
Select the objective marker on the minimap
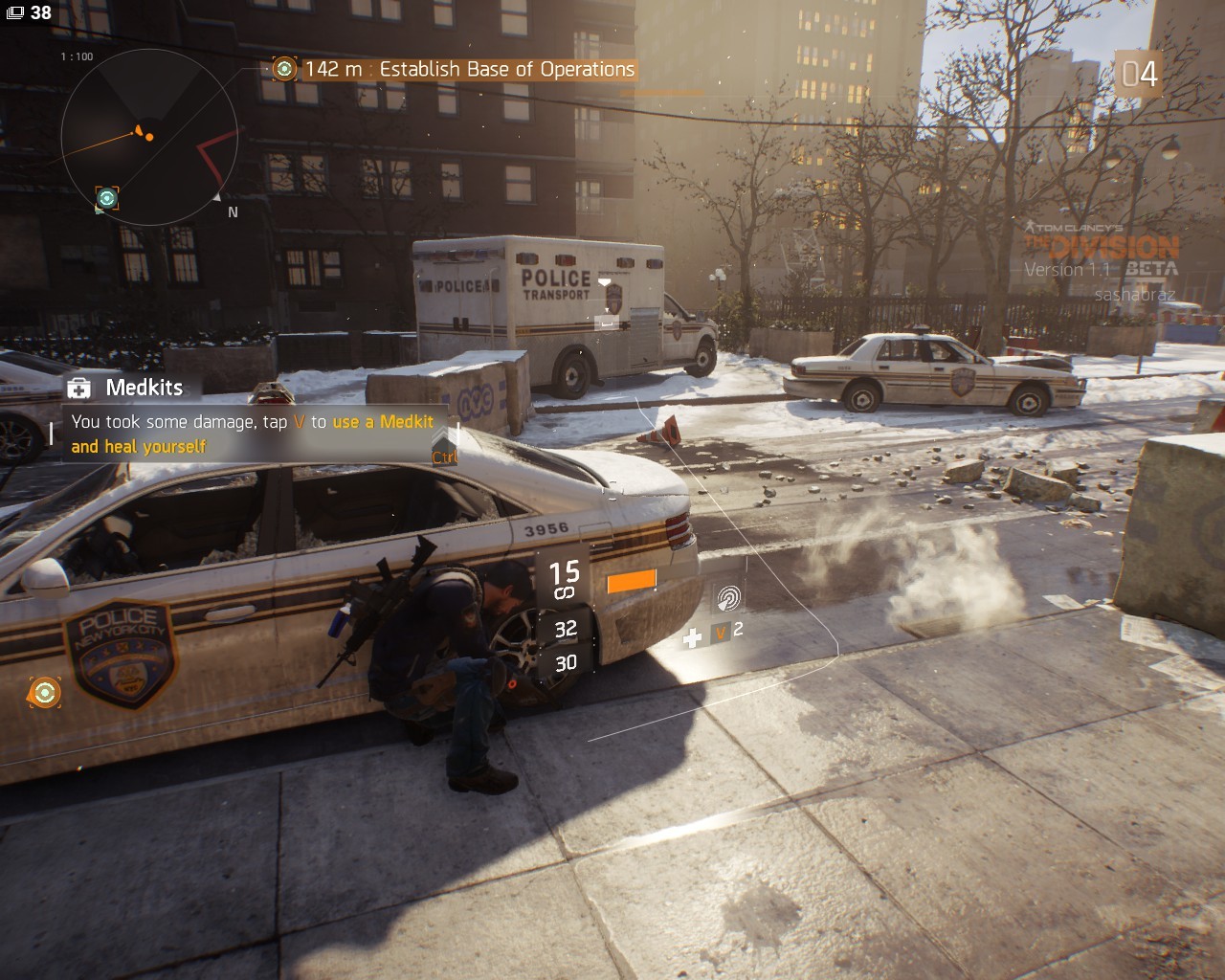(x=107, y=198)
